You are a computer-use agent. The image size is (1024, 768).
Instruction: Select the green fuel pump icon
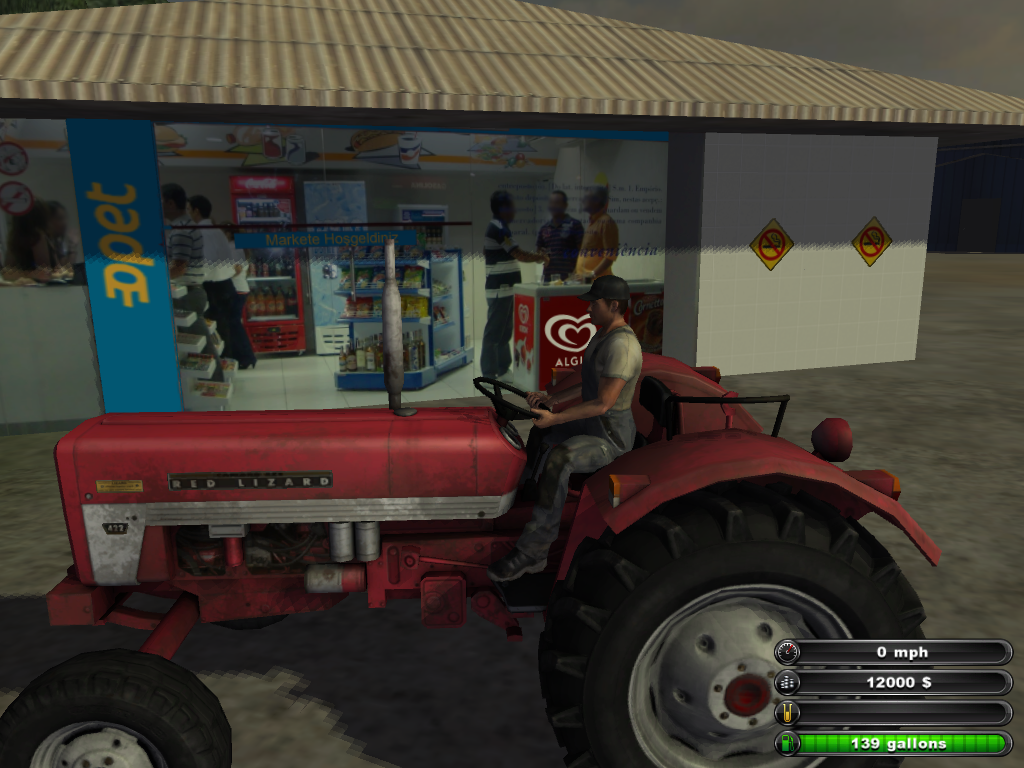pyautogui.click(x=788, y=743)
